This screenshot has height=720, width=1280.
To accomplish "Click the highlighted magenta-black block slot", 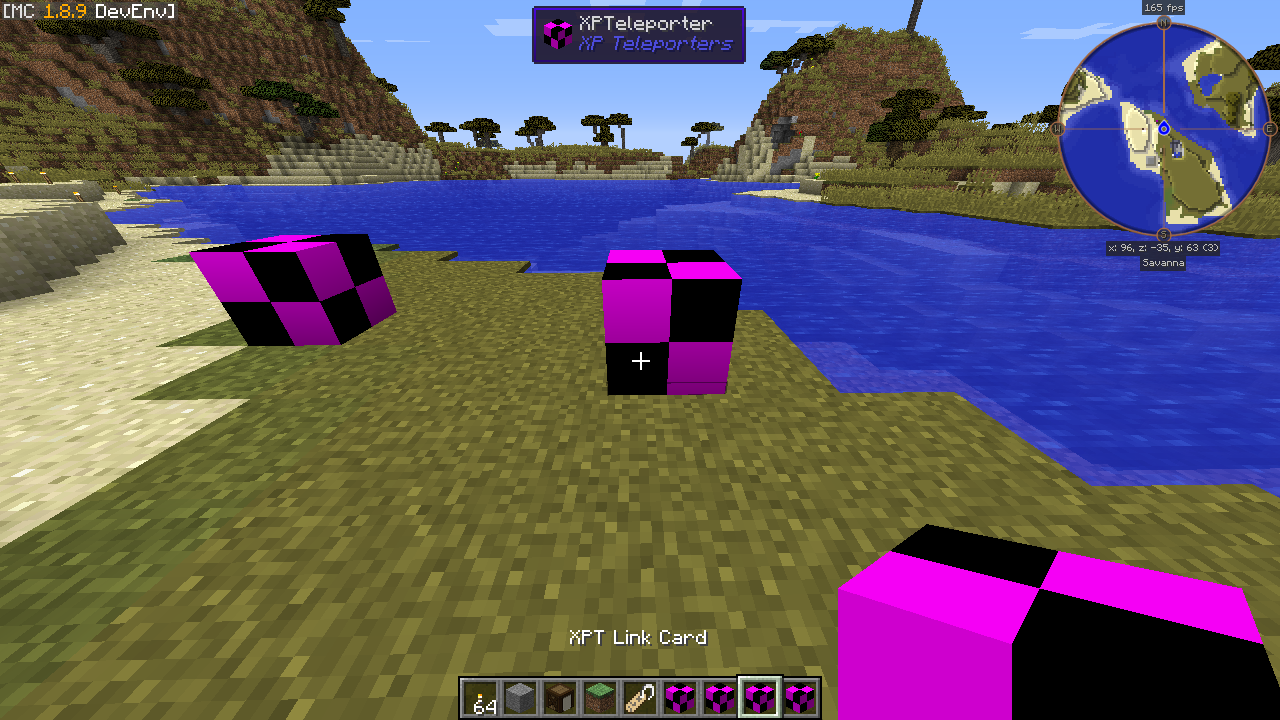I will 760,697.
